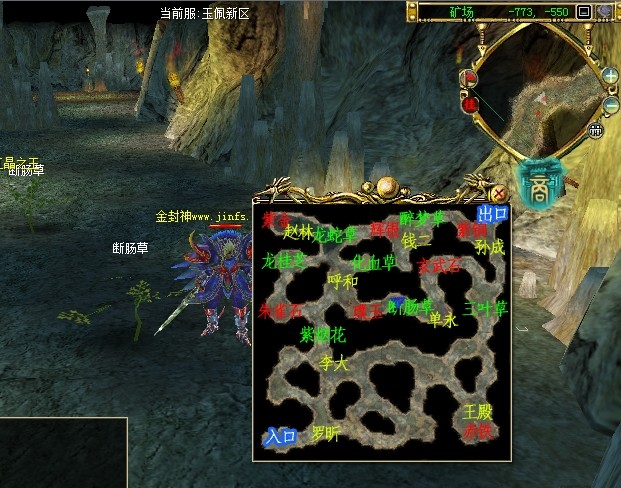Close the cave map panel
This screenshot has height=488, width=621.
(499, 192)
